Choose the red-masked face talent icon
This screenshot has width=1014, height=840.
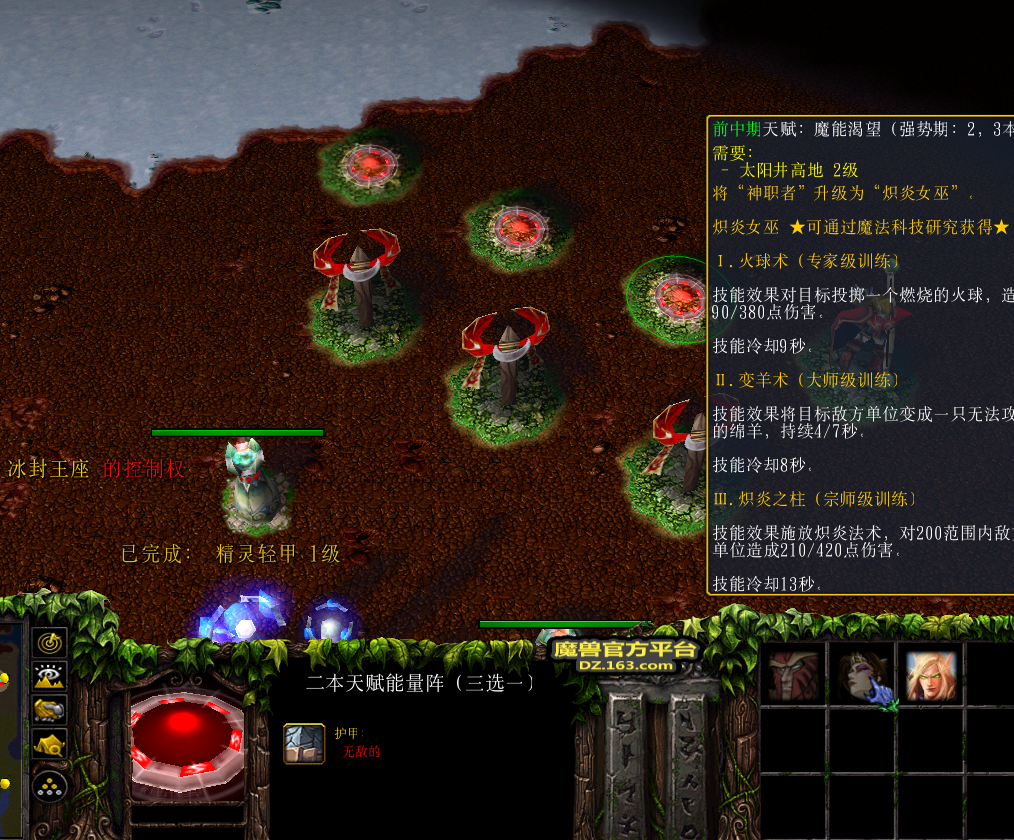tap(793, 675)
